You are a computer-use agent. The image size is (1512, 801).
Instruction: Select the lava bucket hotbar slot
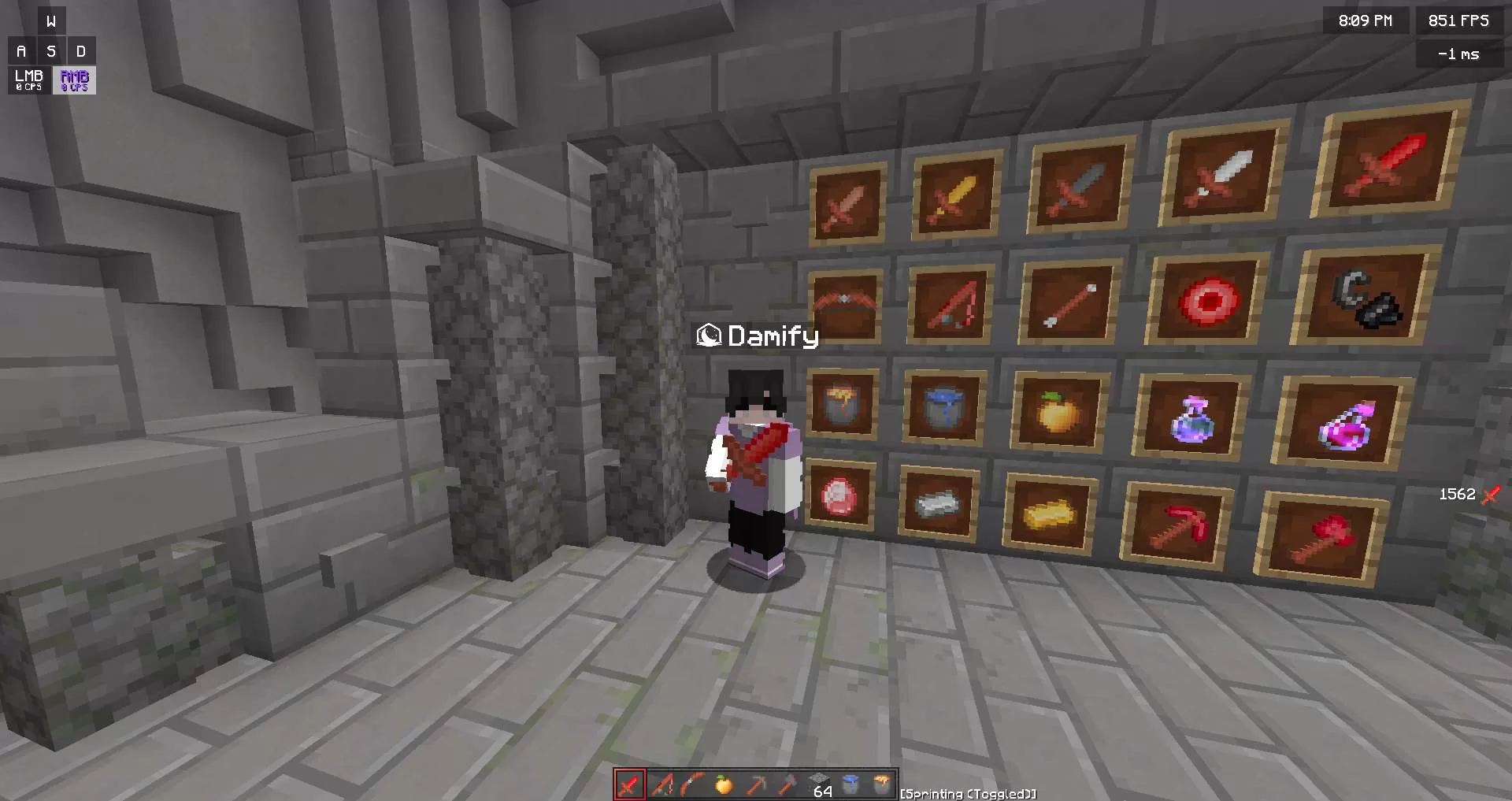(x=883, y=784)
